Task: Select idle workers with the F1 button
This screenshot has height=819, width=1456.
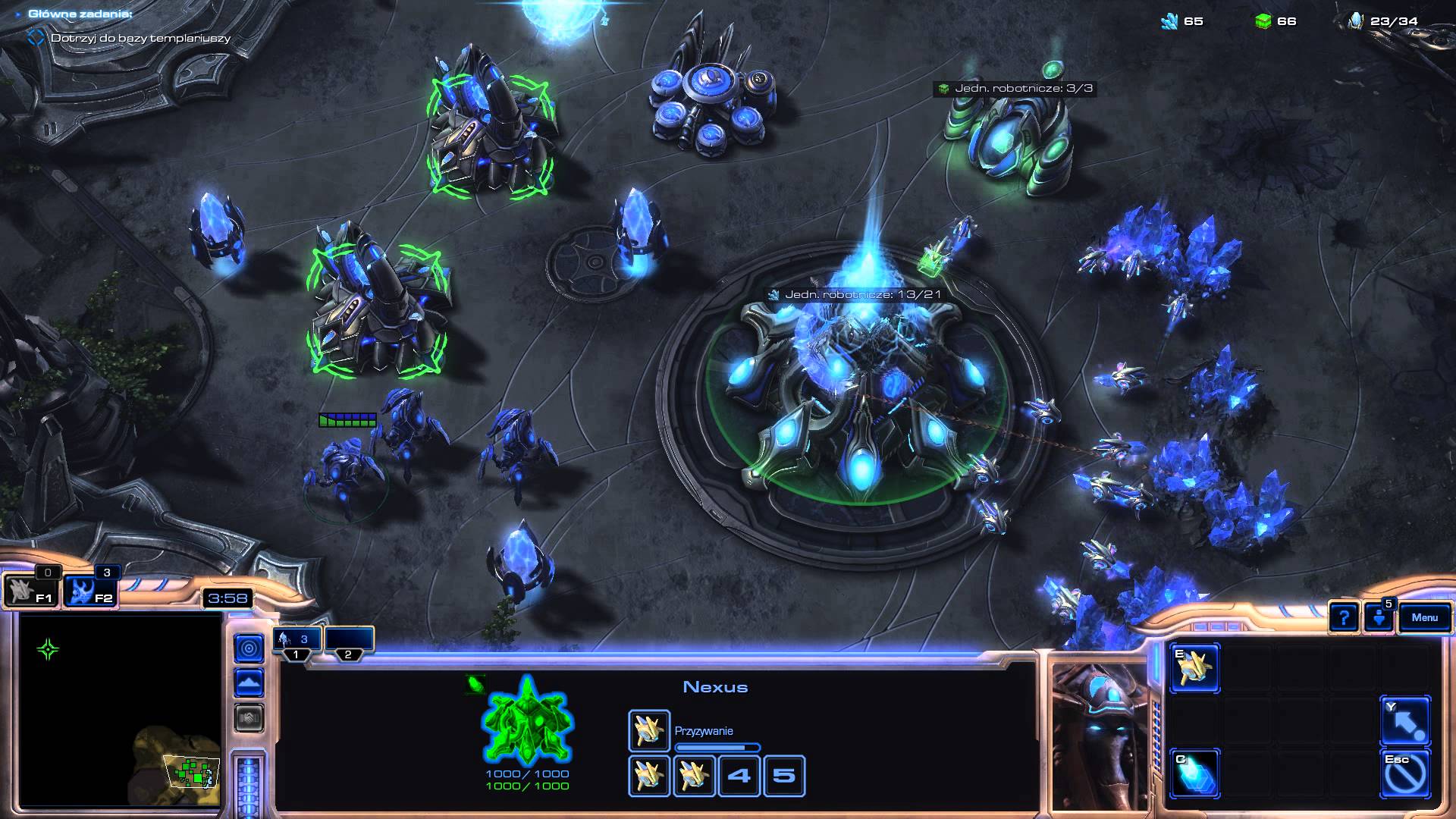Action: pyautogui.click(x=30, y=591)
